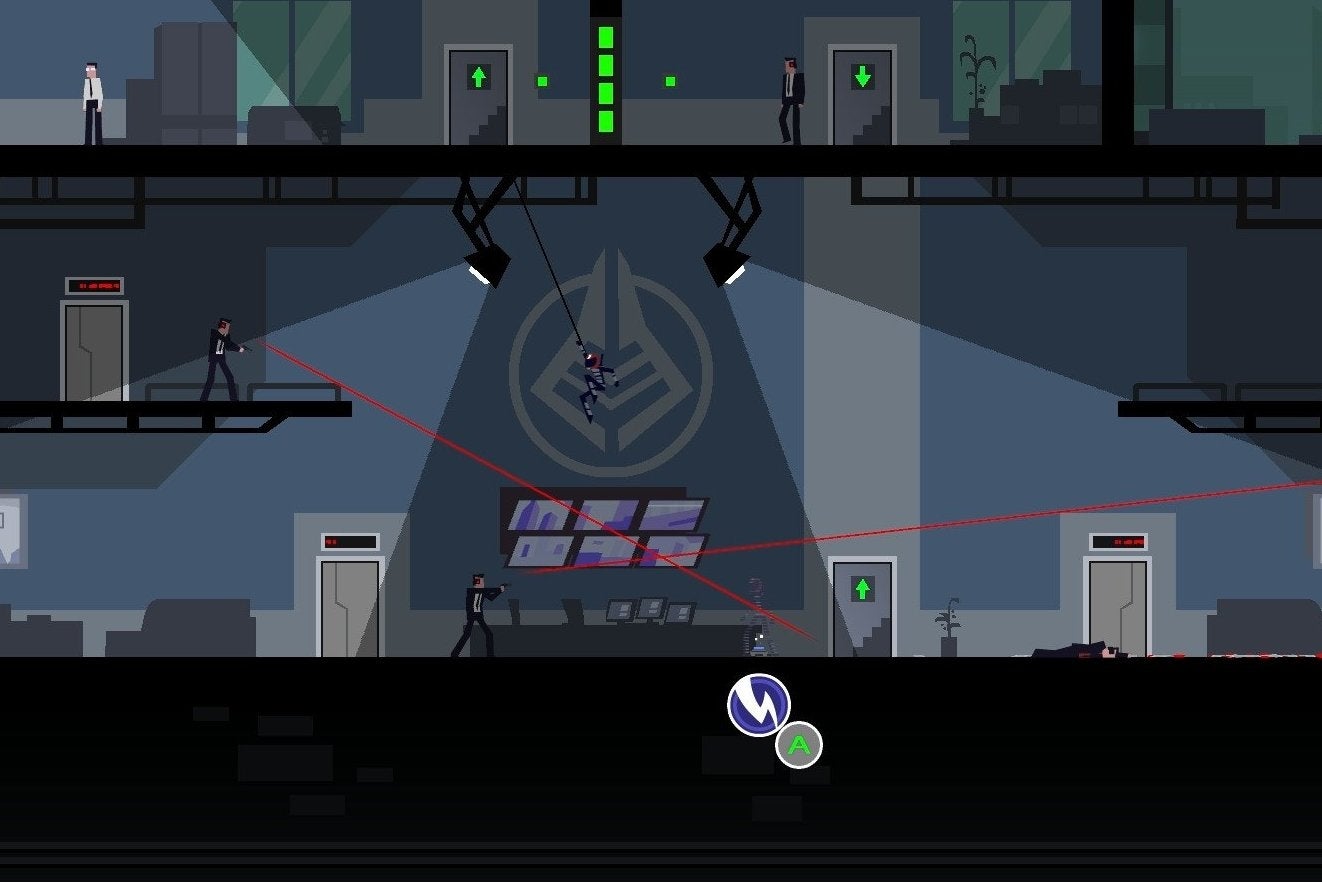Image resolution: width=1322 pixels, height=882 pixels.
Task: Toggle the left ceiling spotlight
Action: point(485,266)
